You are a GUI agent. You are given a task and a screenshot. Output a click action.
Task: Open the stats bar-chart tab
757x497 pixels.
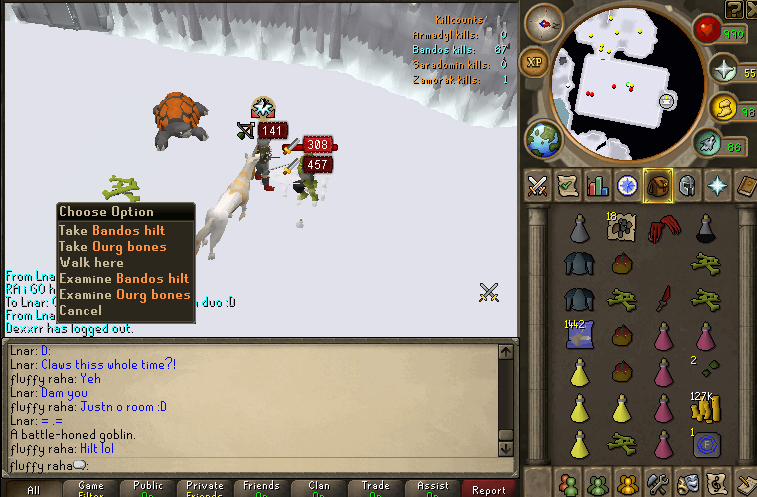tap(597, 185)
